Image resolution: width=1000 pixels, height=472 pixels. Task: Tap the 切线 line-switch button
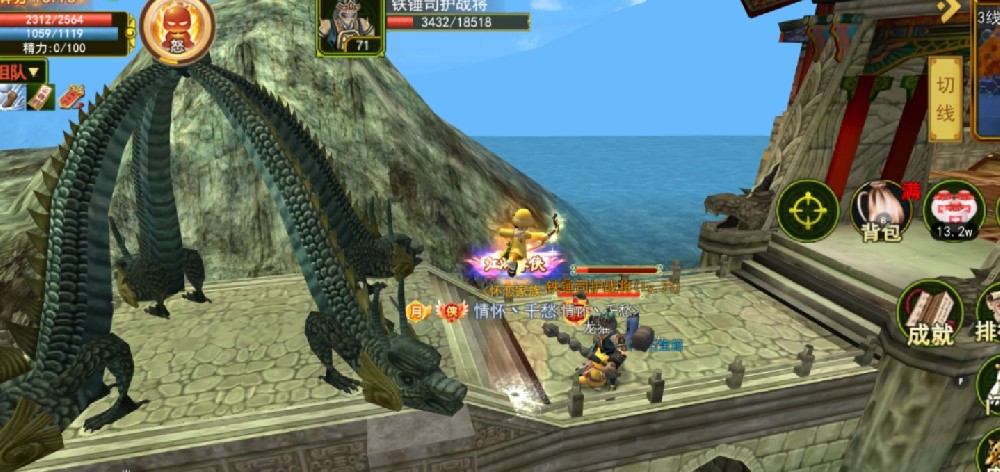[945, 99]
